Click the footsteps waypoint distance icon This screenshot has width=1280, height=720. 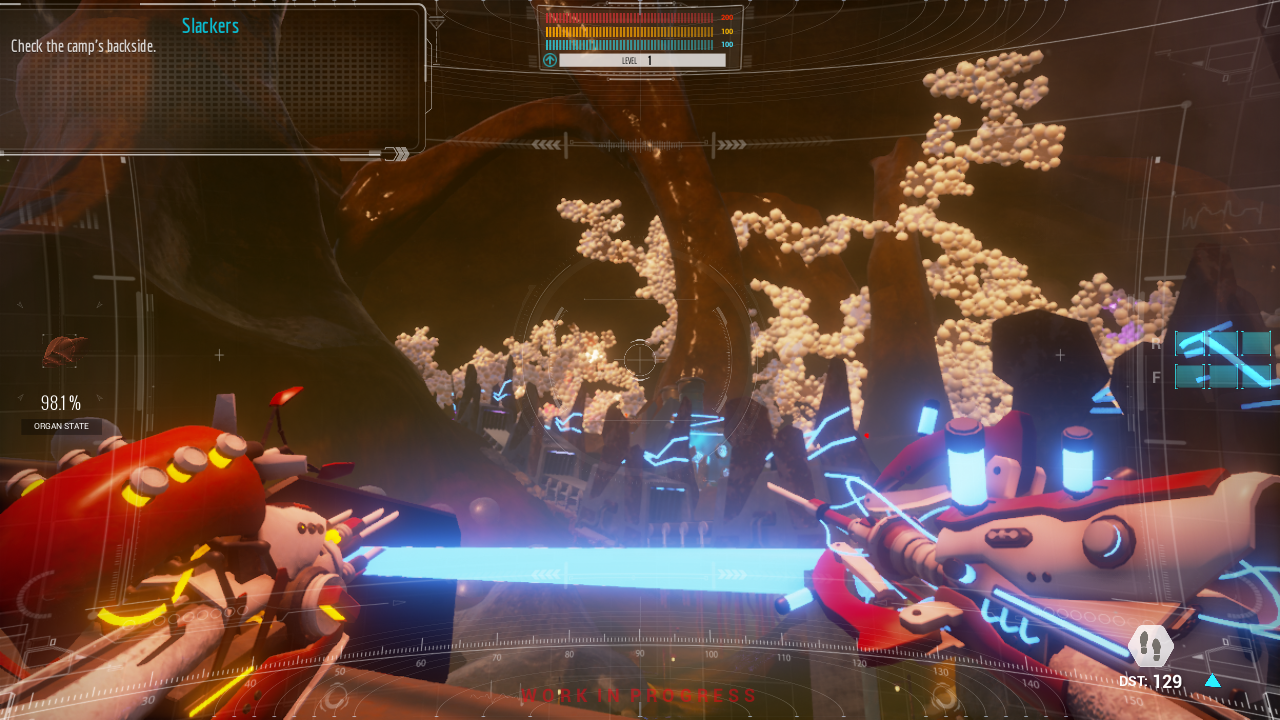coord(1150,646)
